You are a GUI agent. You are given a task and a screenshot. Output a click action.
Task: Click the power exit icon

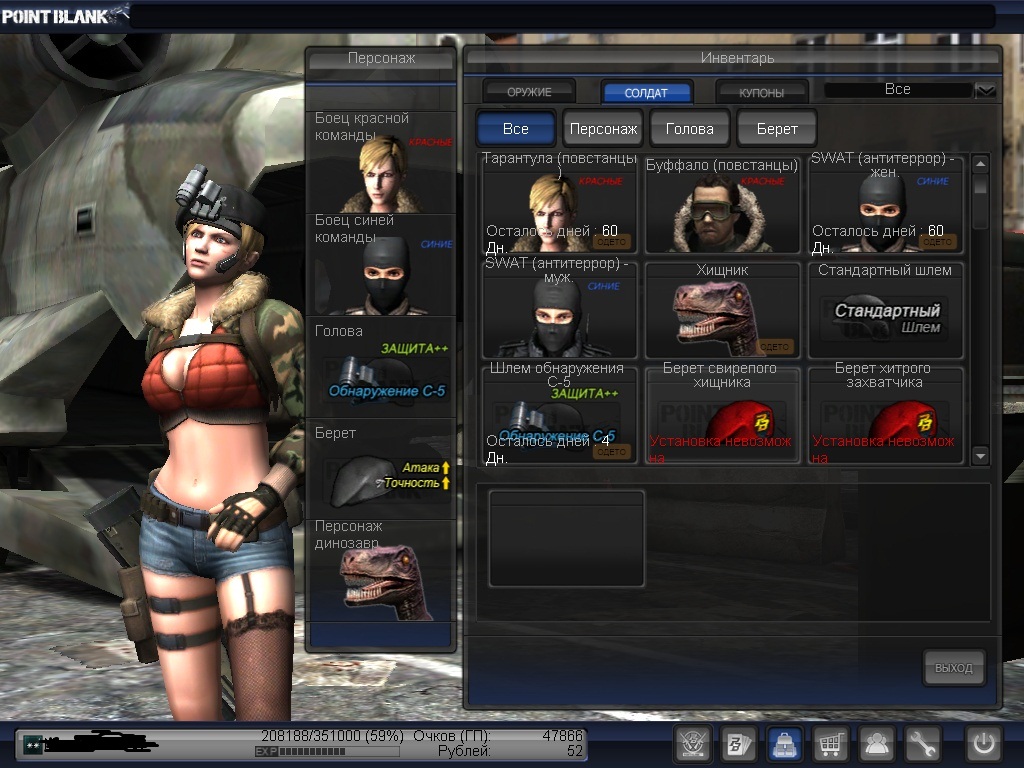pyautogui.click(x=984, y=743)
